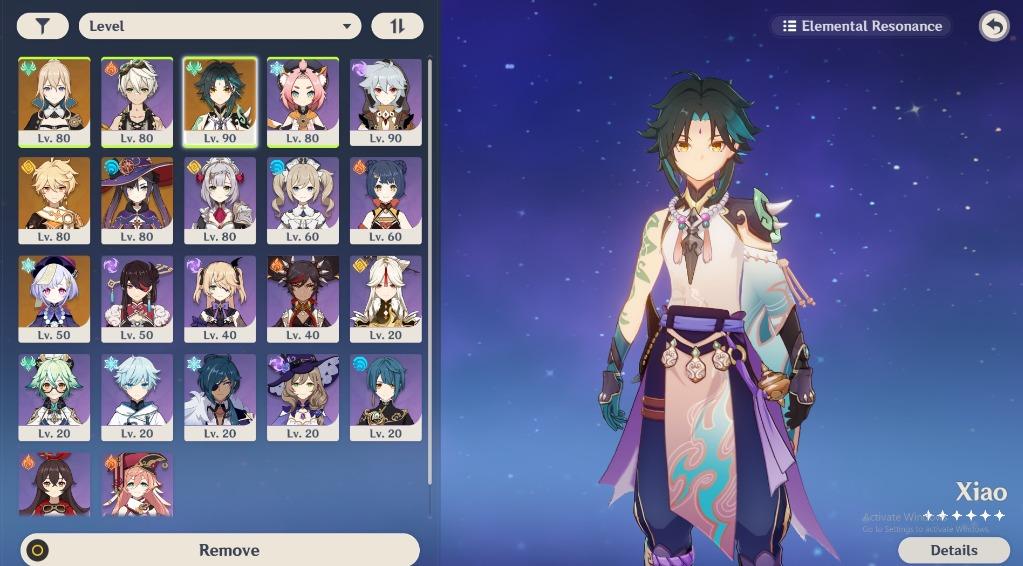Open Xiao's Details page

coord(953,550)
